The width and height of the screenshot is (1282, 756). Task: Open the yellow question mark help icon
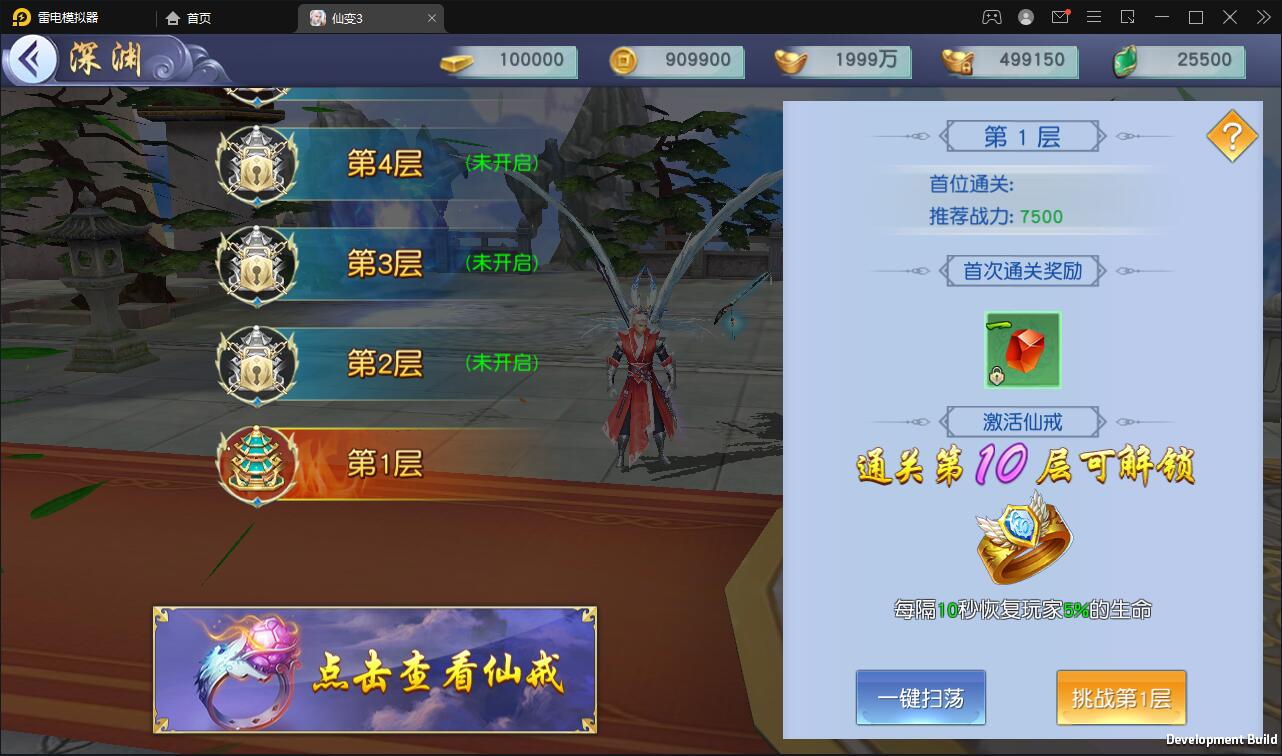[1230, 134]
